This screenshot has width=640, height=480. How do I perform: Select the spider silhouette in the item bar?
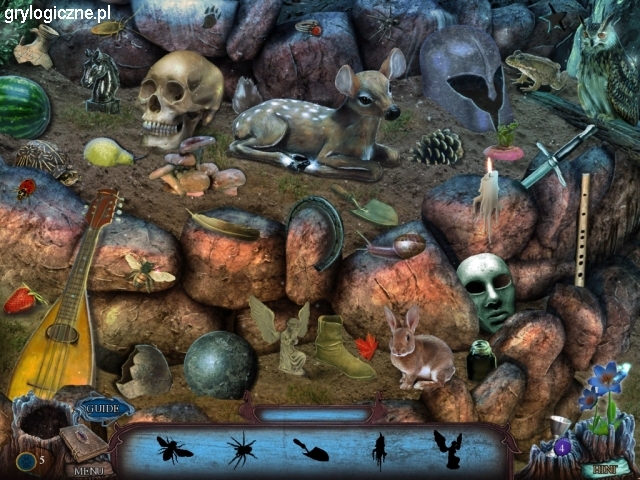click(x=241, y=450)
